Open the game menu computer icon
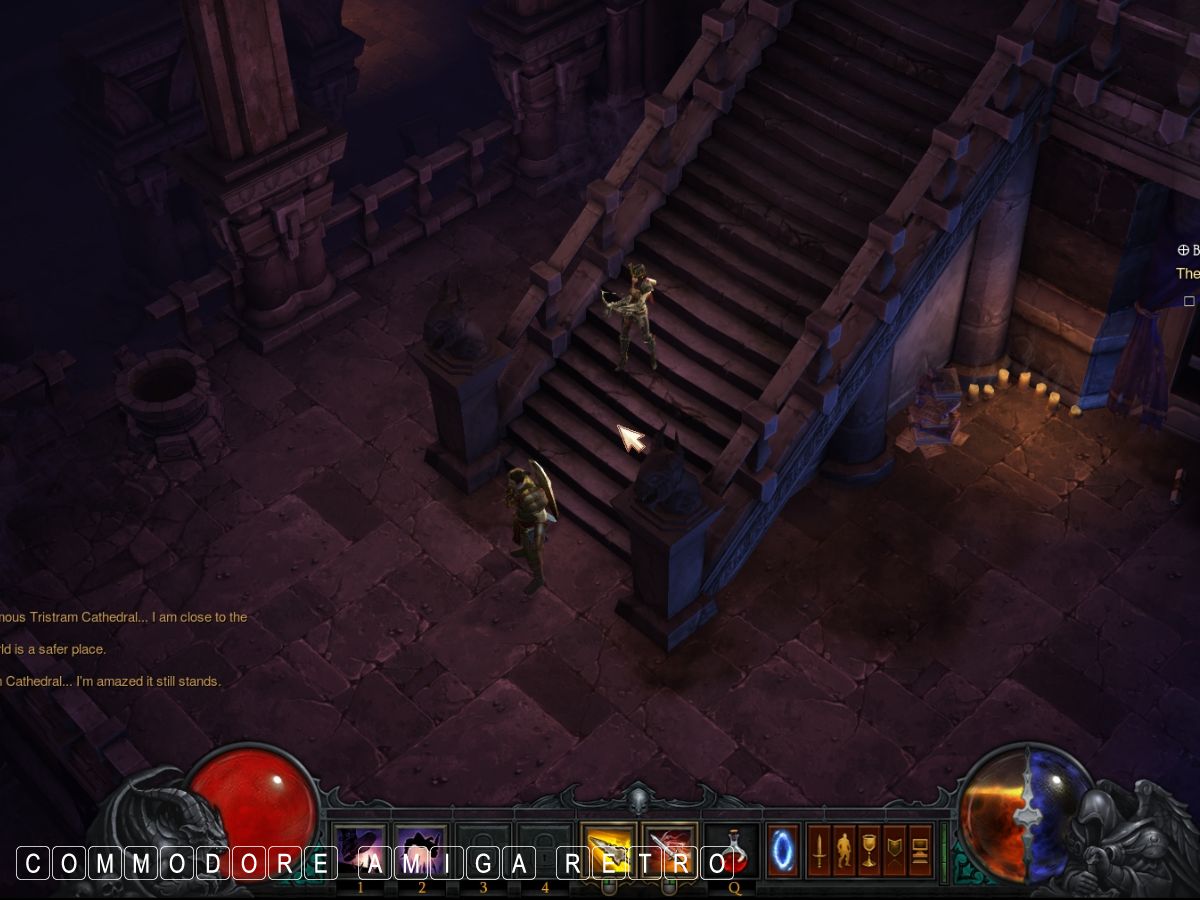Viewport: 1200px width, 900px height. 920,850
